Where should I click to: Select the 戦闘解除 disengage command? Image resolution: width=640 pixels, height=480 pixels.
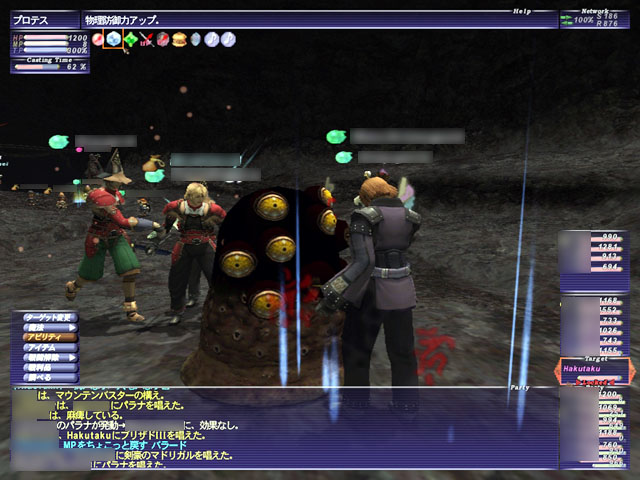coord(50,357)
